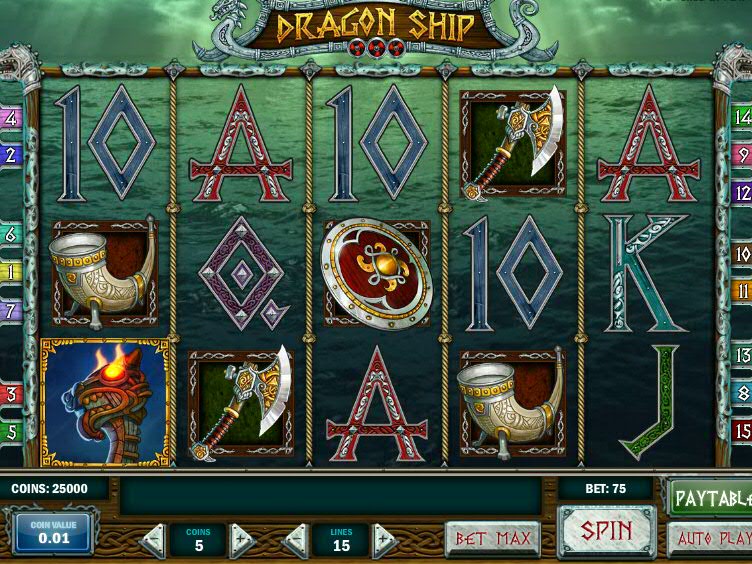Viewport: 752px width, 564px height.
Task: Choose payline marker 12
Action: tap(742, 192)
